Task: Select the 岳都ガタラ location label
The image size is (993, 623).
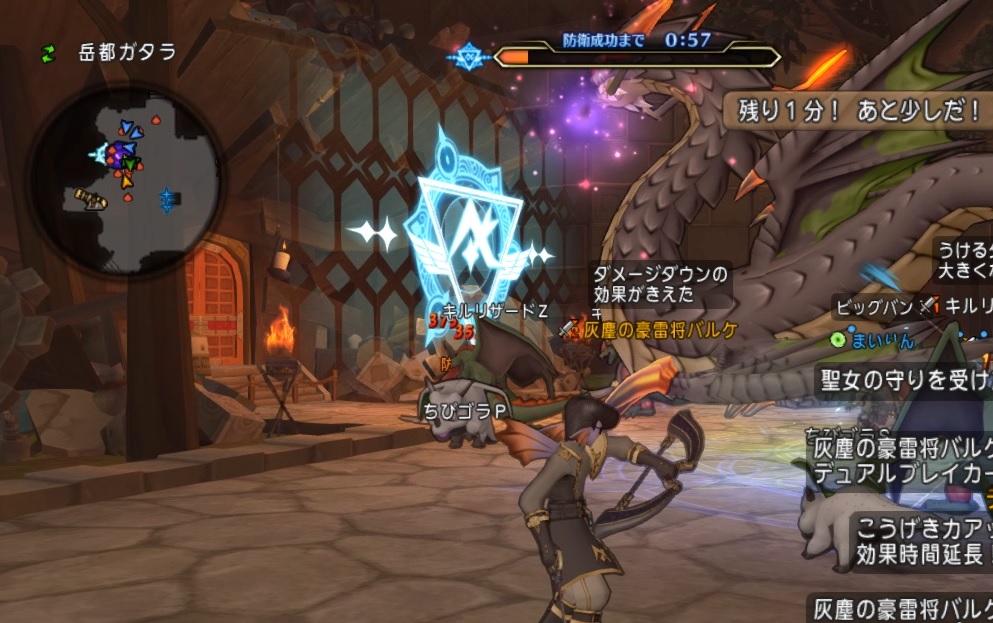Action: click(x=127, y=53)
